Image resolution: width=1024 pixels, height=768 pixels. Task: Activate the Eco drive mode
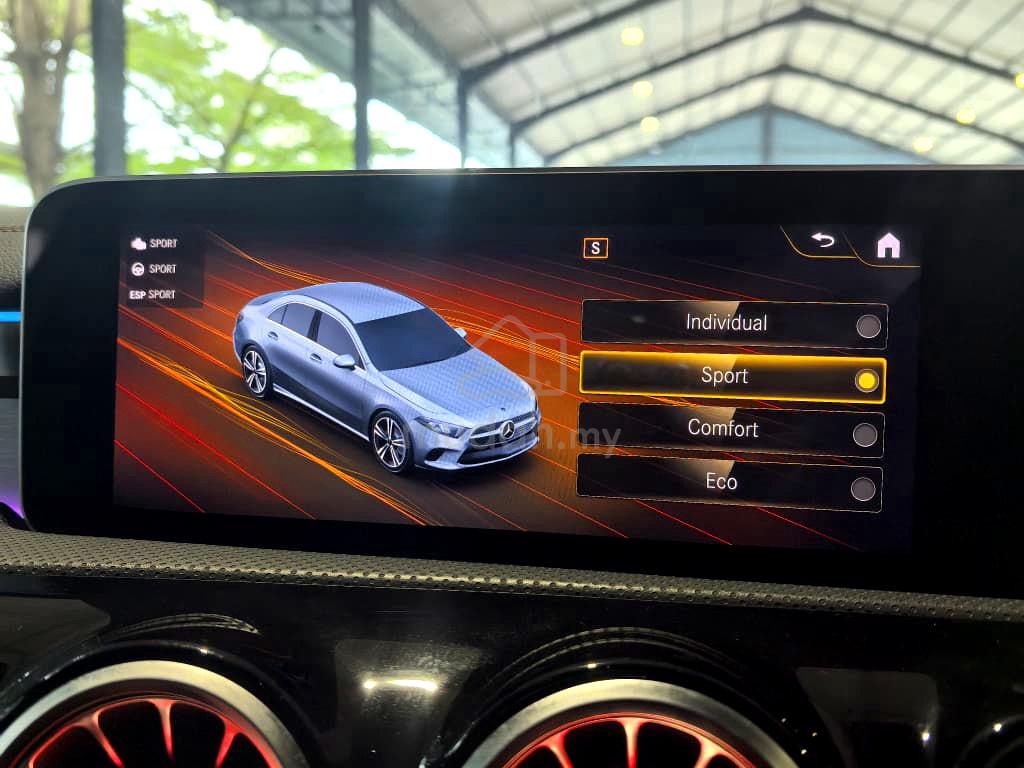(x=729, y=484)
